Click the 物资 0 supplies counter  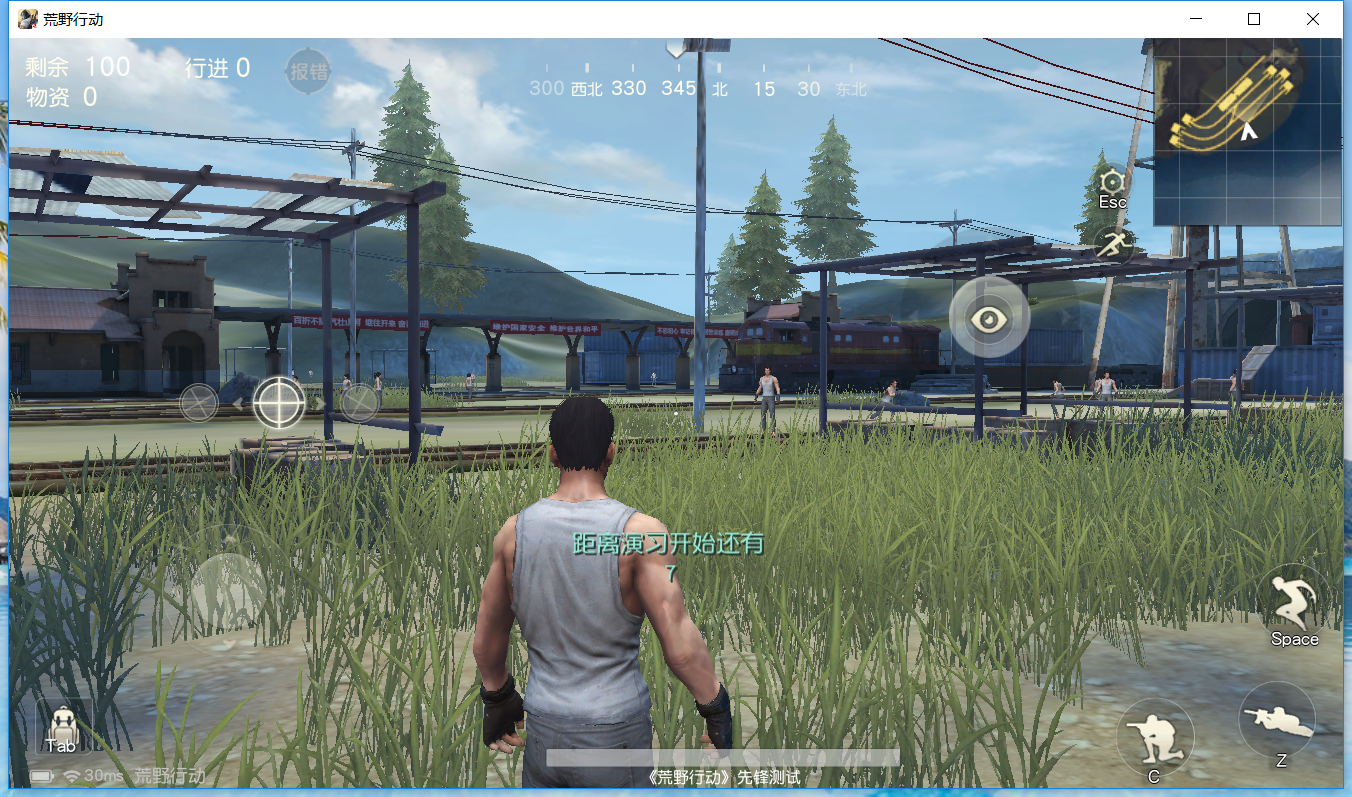[60, 96]
